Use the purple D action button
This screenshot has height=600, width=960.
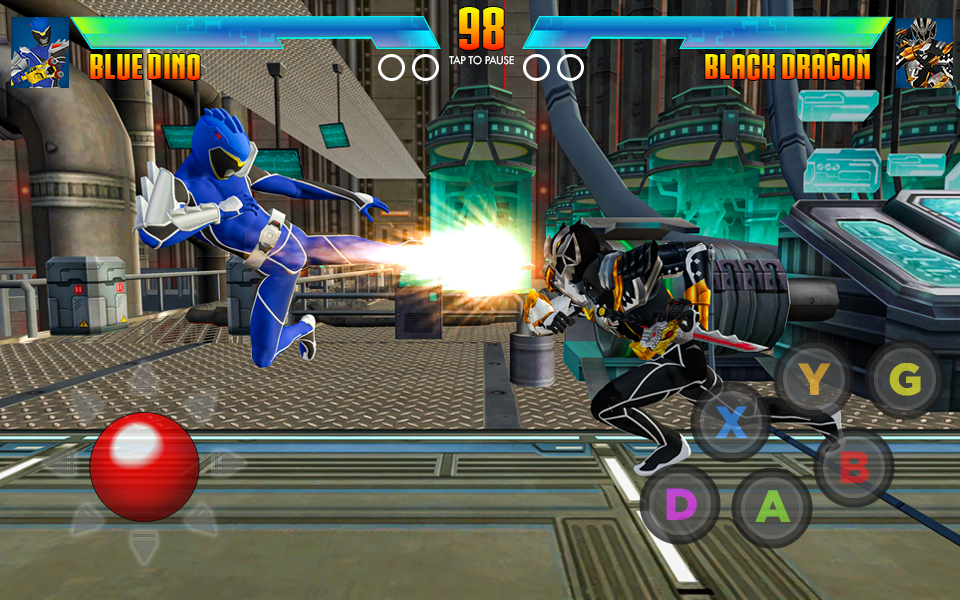click(x=680, y=505)
